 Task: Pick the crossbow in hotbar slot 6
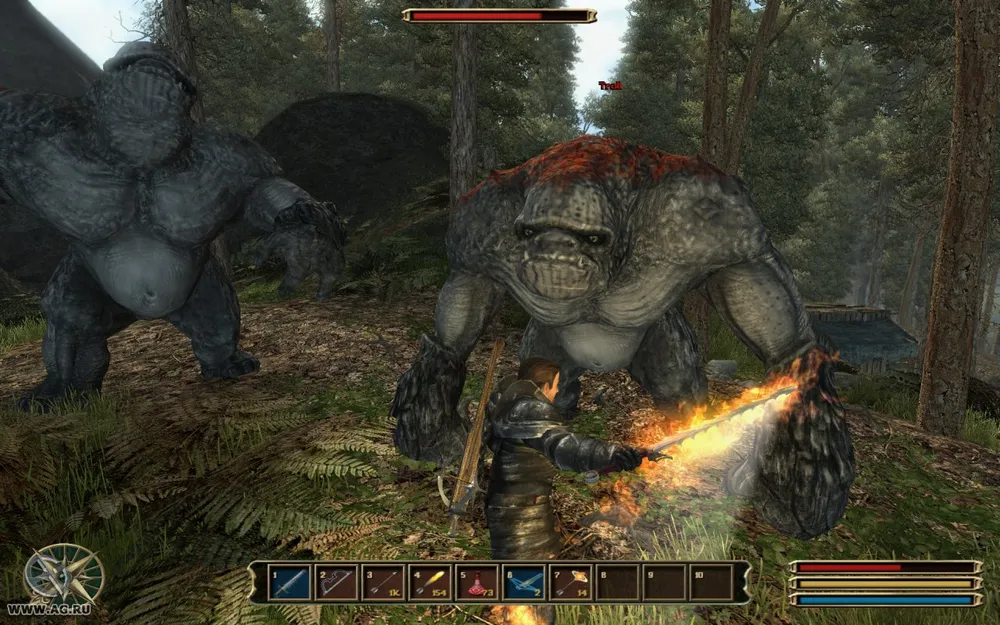click(523, 583)
